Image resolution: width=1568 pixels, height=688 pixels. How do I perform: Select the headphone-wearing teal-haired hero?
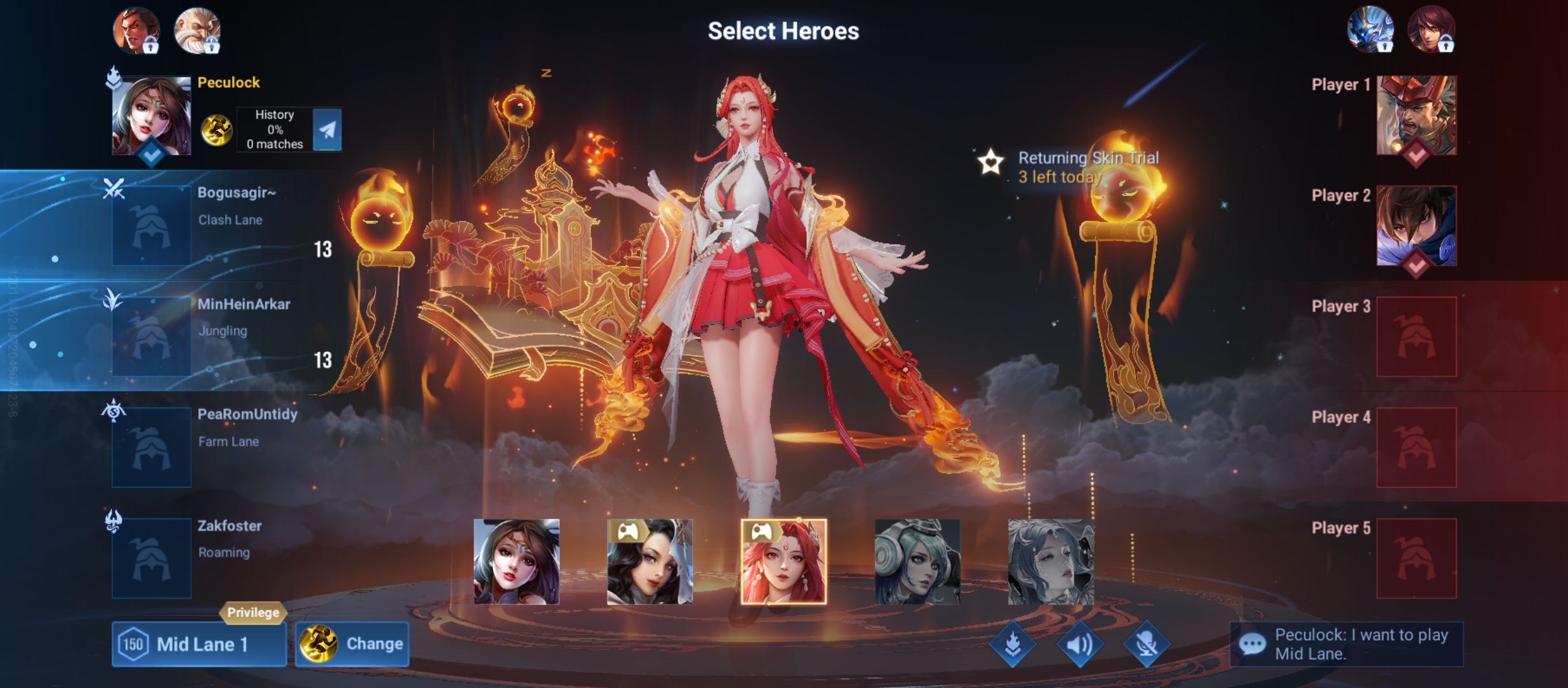pos(917,561)
